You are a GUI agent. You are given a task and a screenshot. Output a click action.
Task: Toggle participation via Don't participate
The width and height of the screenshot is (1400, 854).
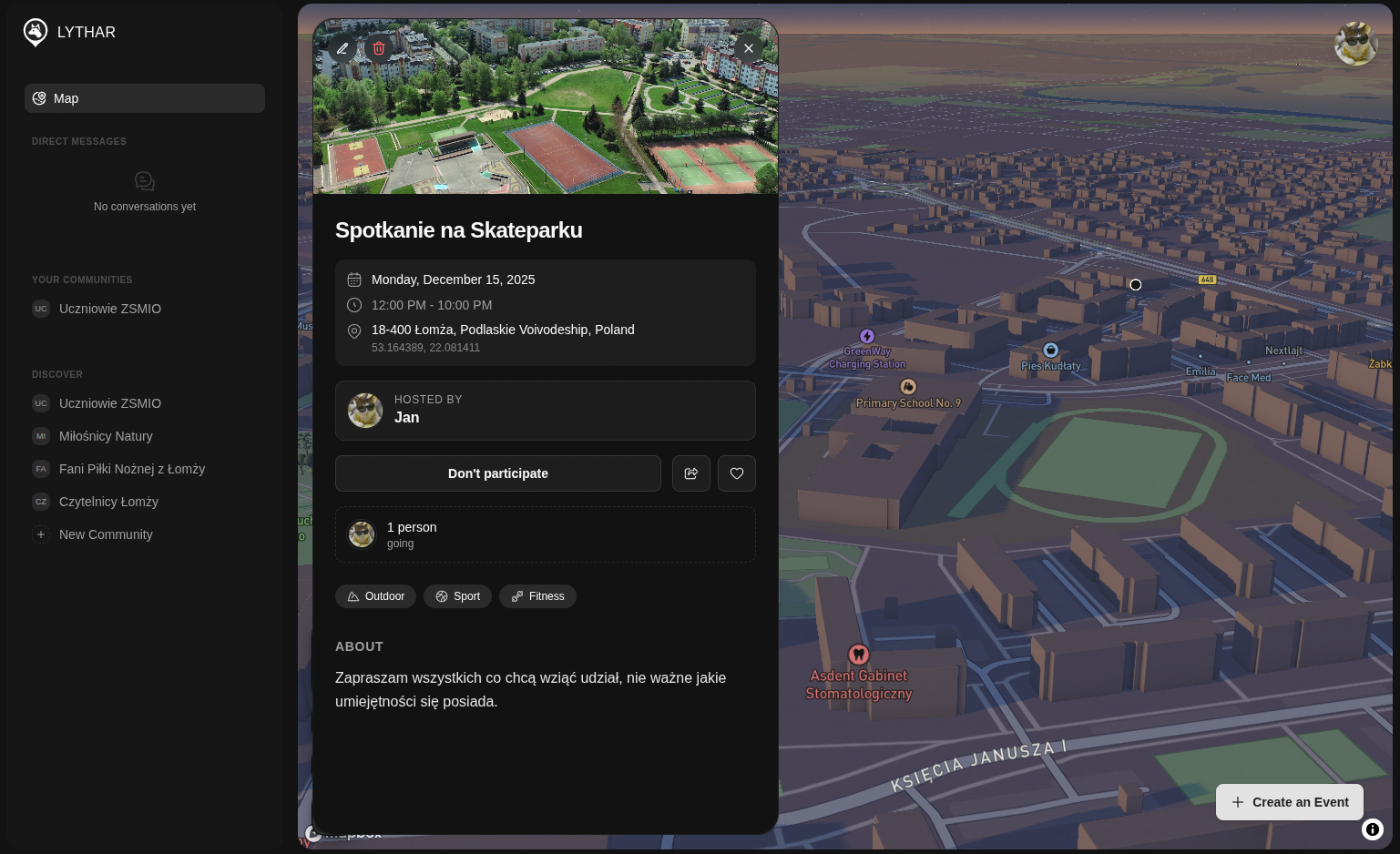pos(497,473)
